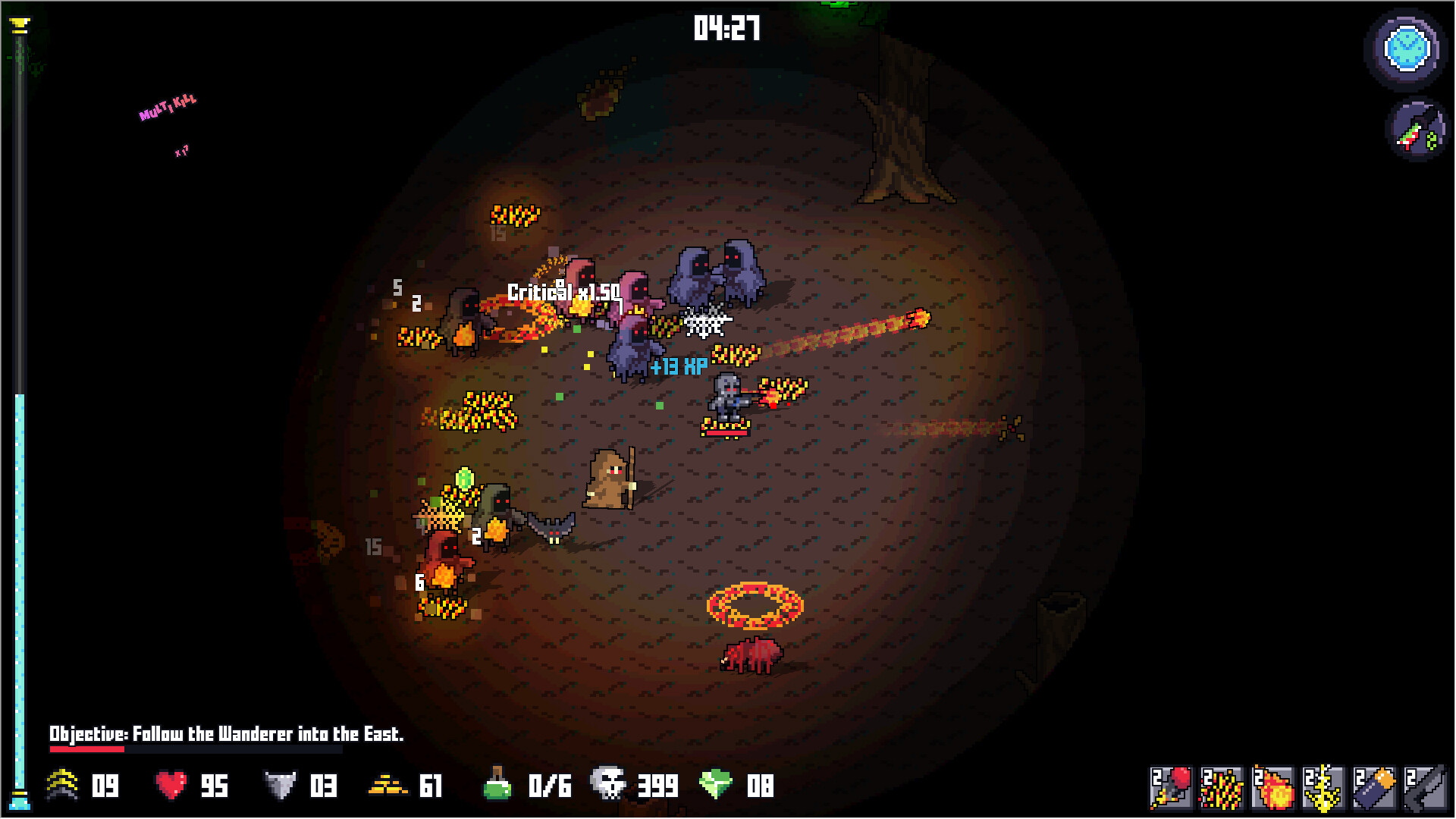Select the knife item in the last hotbar slot
This screenshot has width=1456, height=819.
(1427, 789)
